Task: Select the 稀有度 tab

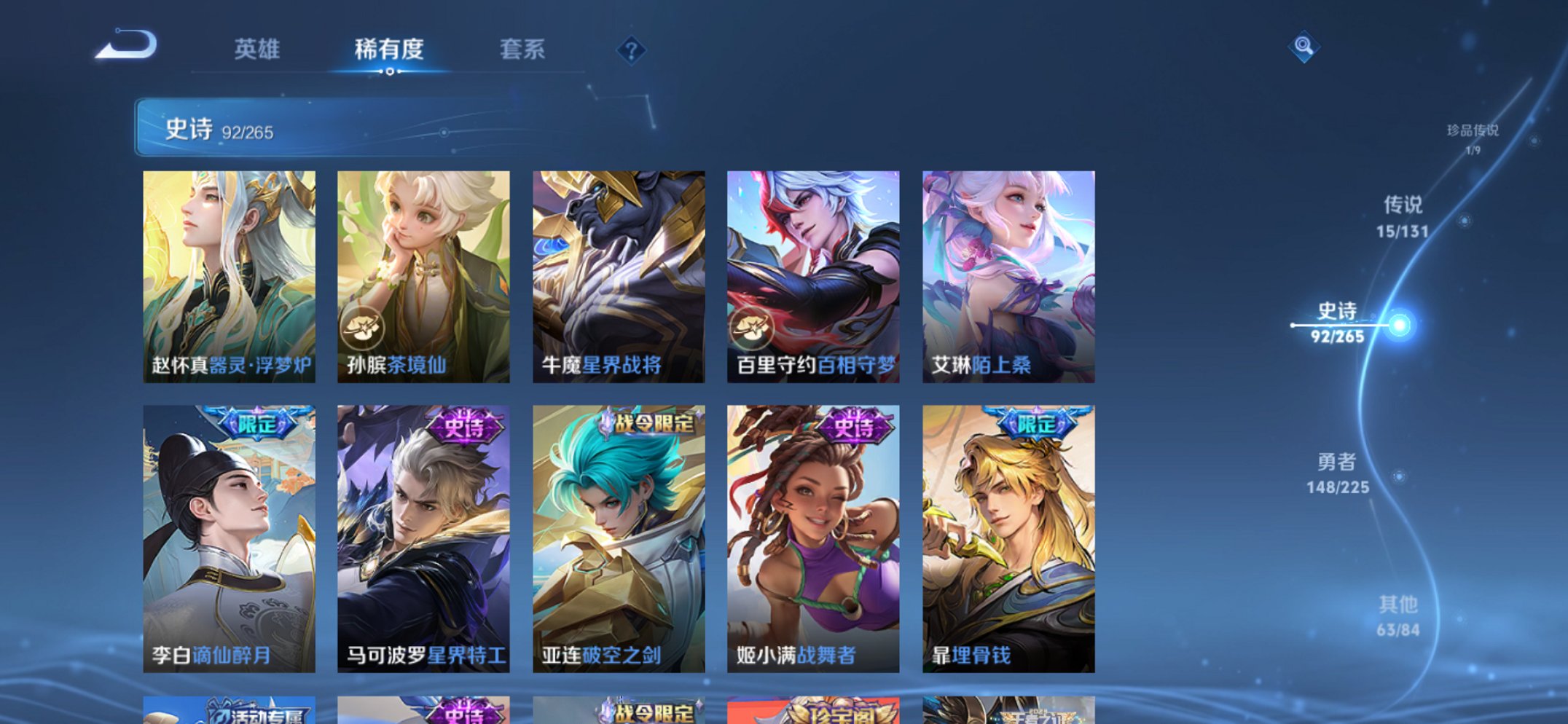Action: 390,51
